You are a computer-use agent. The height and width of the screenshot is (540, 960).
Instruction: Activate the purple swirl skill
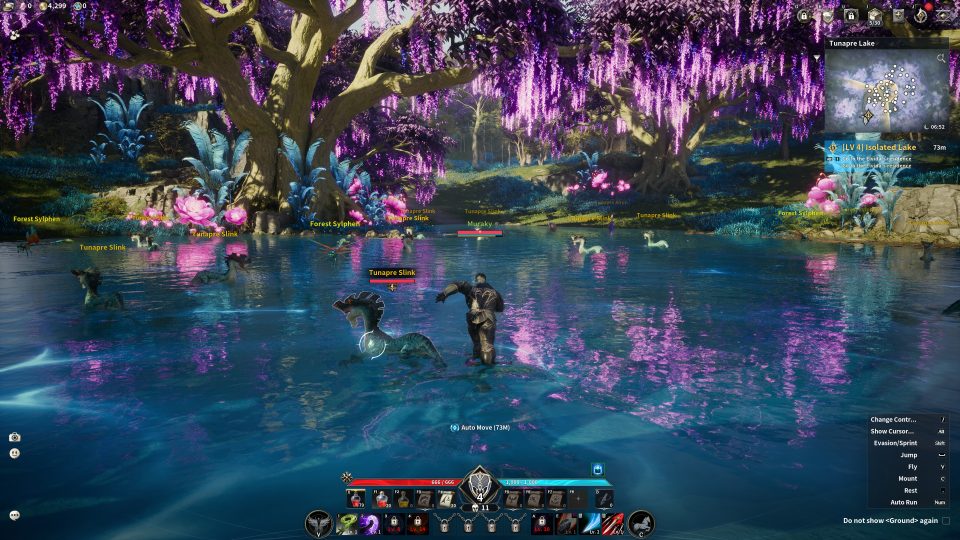(x=369, y=523)
